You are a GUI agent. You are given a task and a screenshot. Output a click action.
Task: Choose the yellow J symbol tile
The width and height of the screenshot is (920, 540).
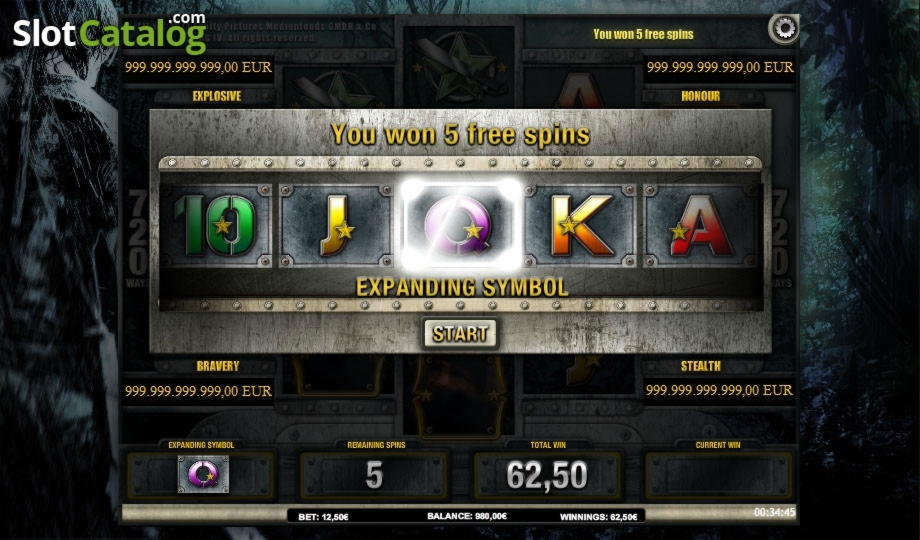pos(337,225)
